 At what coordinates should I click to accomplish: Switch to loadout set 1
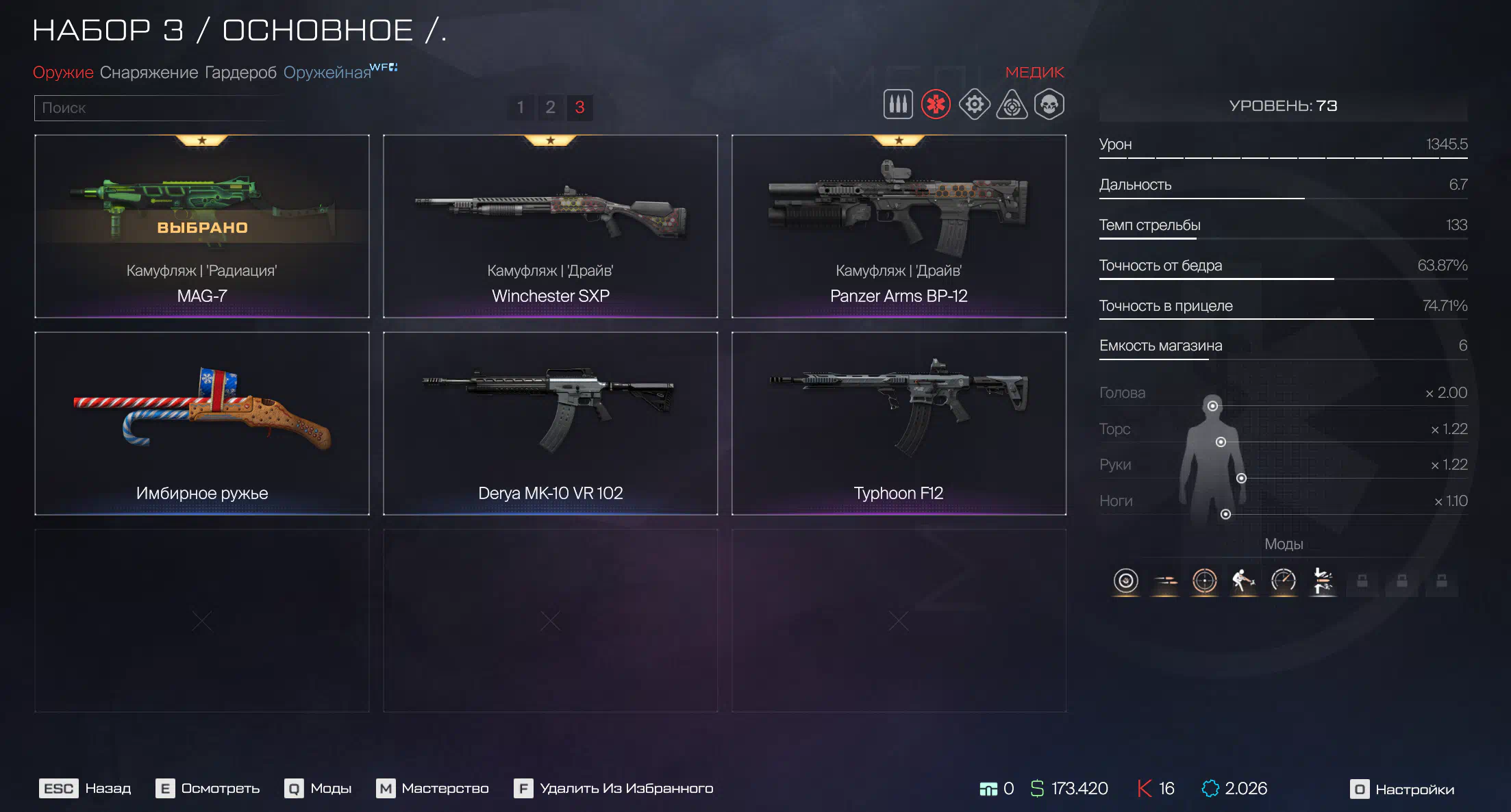pyautogui.click(x=521, y=107)
